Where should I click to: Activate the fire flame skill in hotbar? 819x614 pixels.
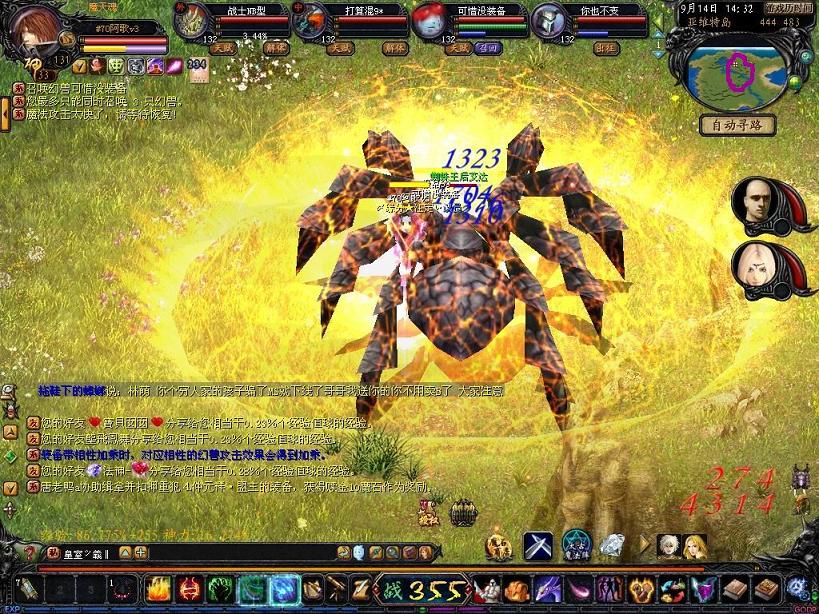[159, 590]
